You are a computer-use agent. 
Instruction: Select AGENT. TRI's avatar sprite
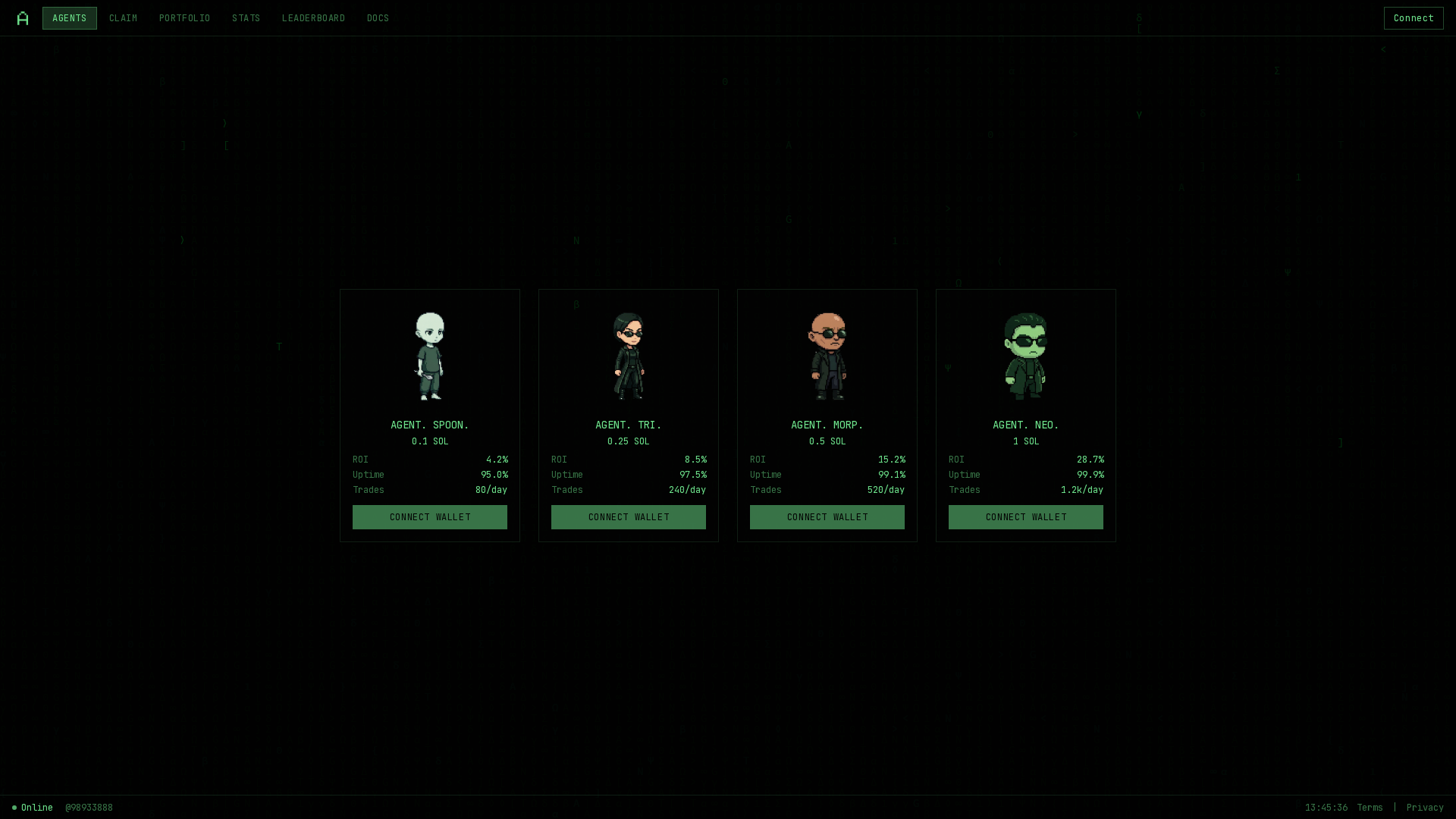click(628, 355)
